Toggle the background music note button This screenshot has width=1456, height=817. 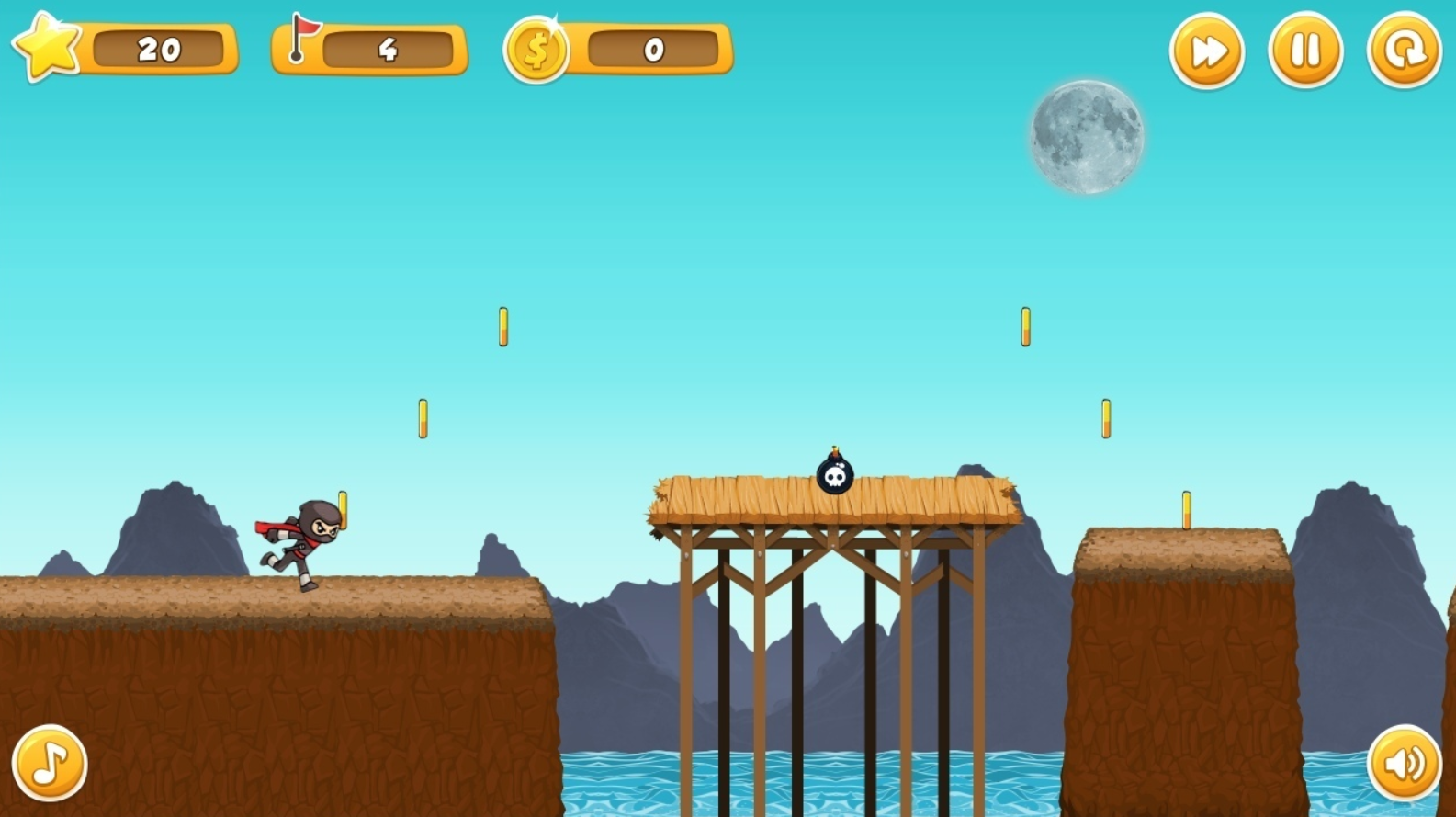pos(50,763)
